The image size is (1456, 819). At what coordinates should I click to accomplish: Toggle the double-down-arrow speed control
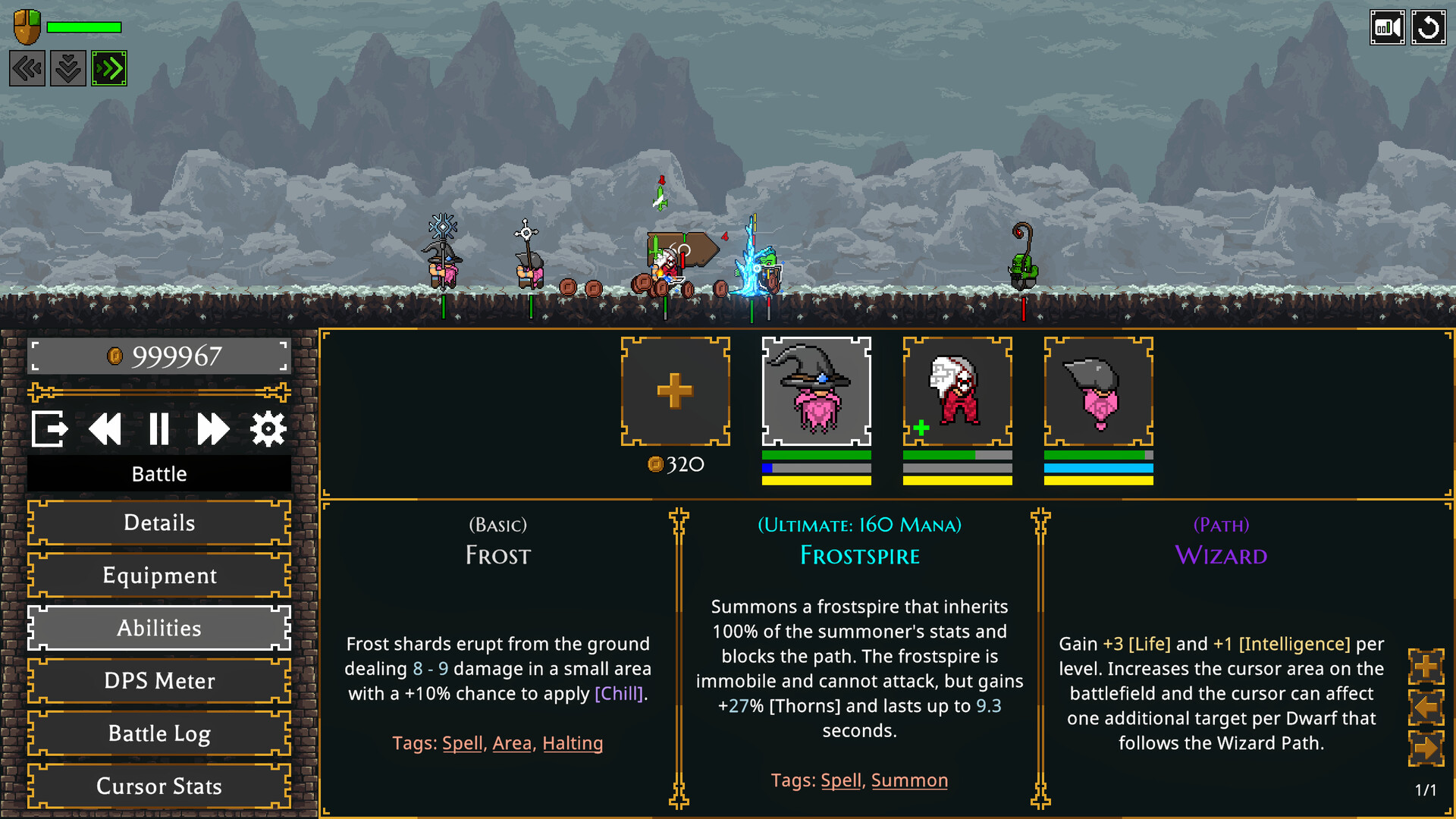tap(67, 67)
